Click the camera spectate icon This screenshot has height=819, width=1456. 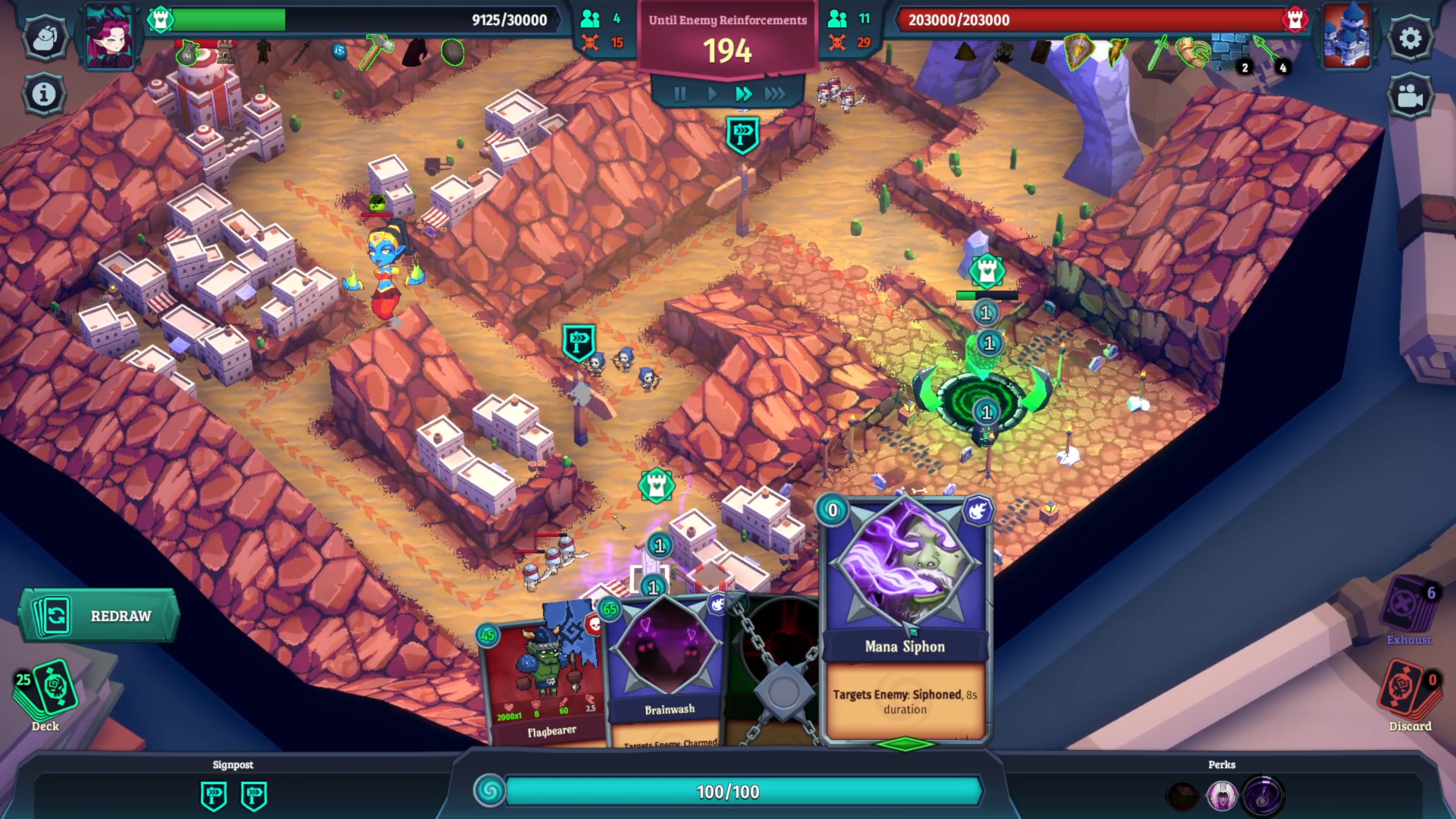pos(1410,96)
